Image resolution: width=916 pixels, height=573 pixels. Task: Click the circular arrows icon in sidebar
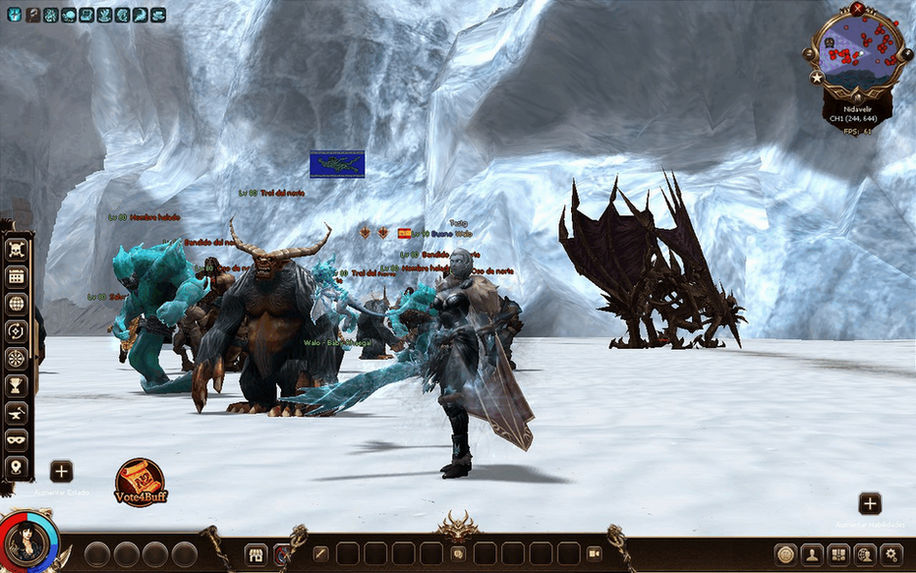pos(16,330)
